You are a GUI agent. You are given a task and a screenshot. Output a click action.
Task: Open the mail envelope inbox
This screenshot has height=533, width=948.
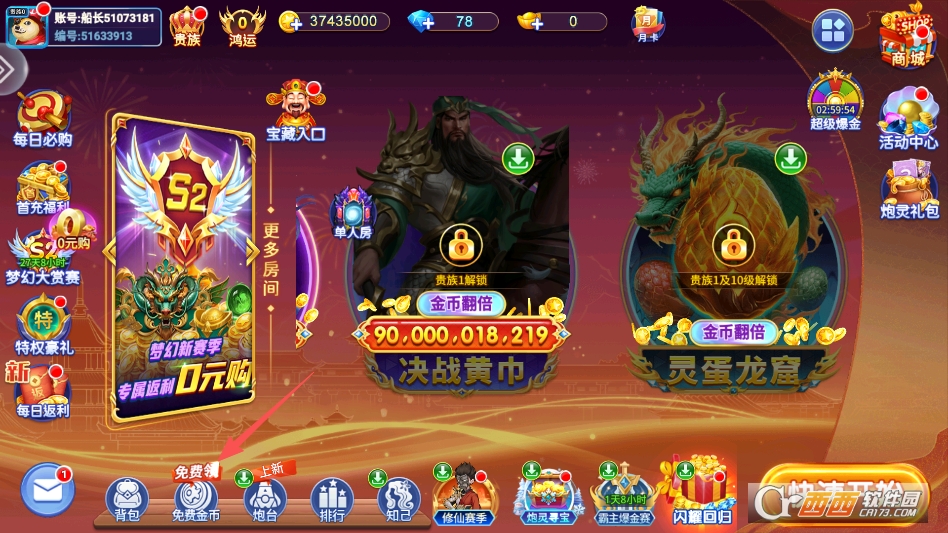pyautogui.click(x=47, y=490)
